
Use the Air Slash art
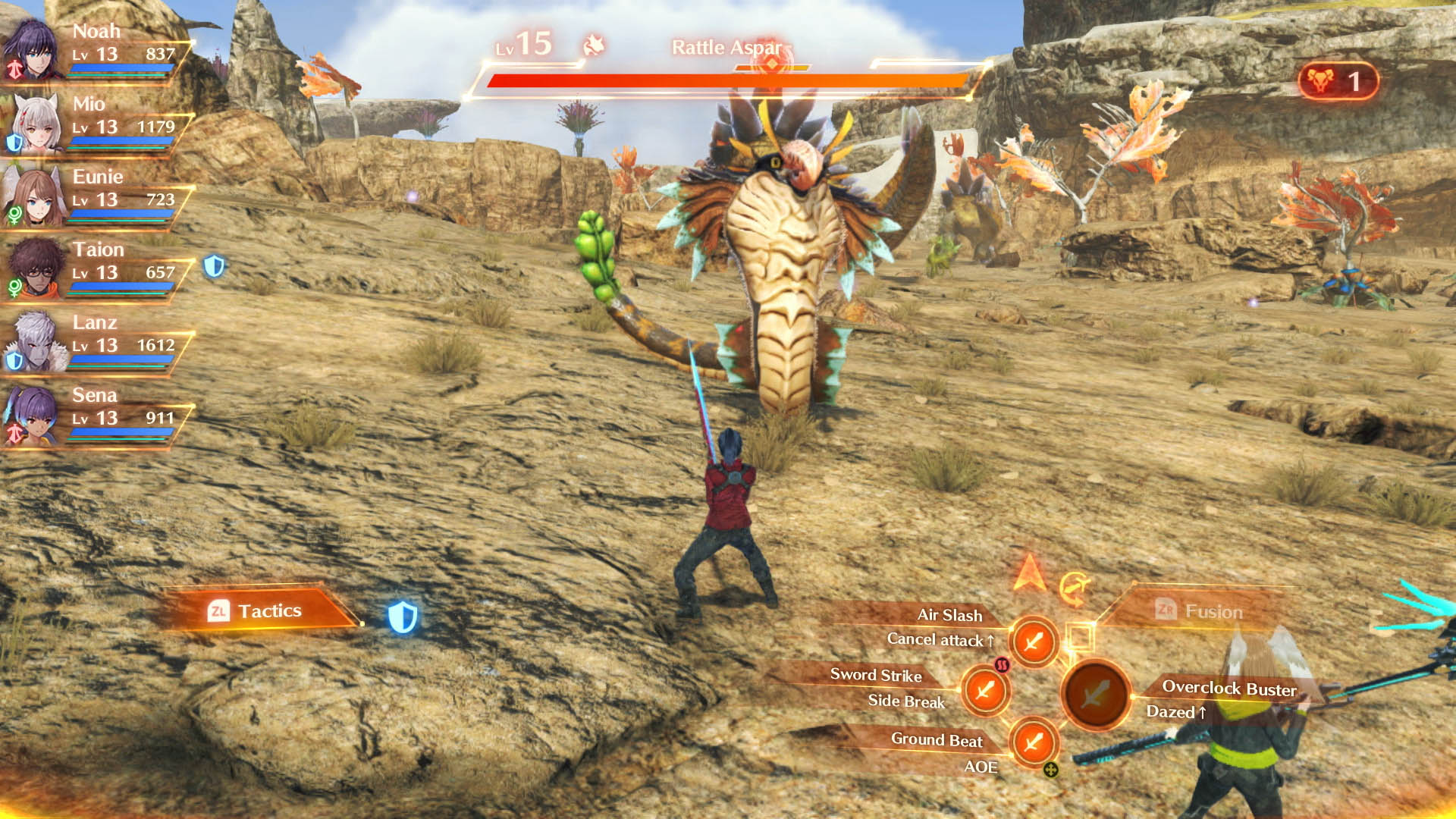coord(1033,642)
